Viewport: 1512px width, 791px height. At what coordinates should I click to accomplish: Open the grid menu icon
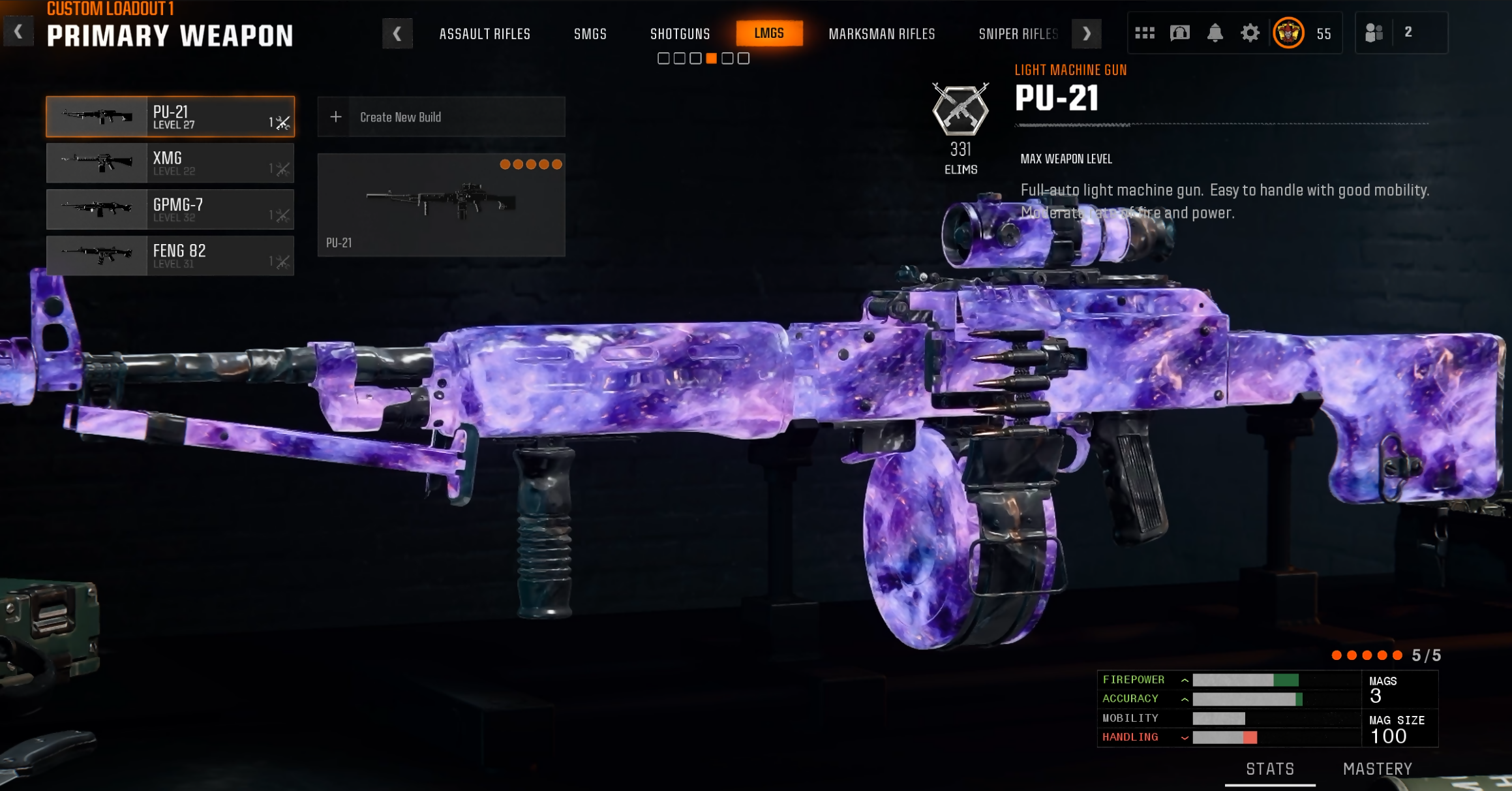pos(1144,33)
